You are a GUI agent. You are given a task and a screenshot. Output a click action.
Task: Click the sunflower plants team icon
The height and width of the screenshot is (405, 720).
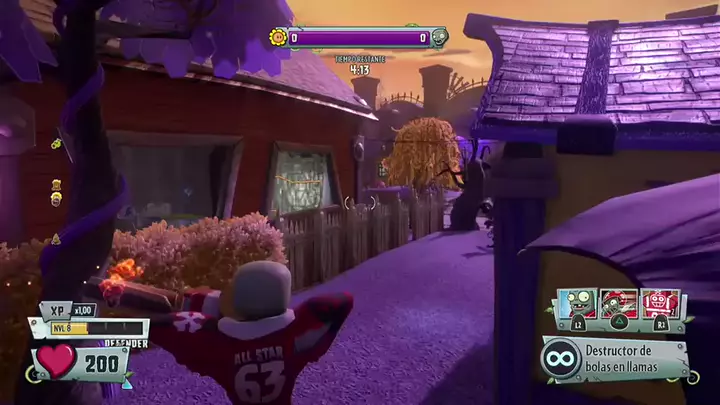(278, 38)
